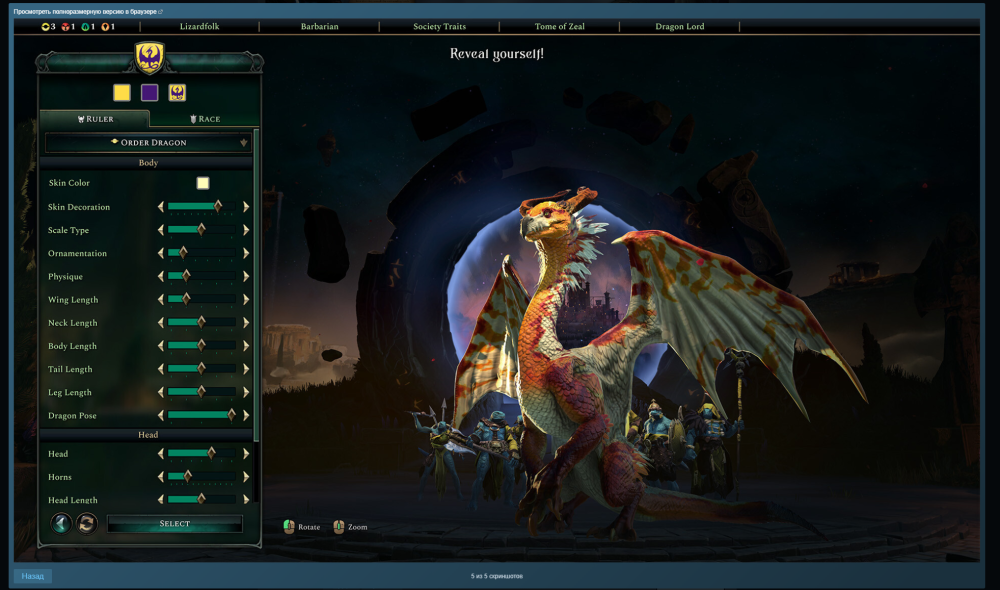1000x590 pixels.
Task: Confirm with the Select button
Action: tap(175, 524)
